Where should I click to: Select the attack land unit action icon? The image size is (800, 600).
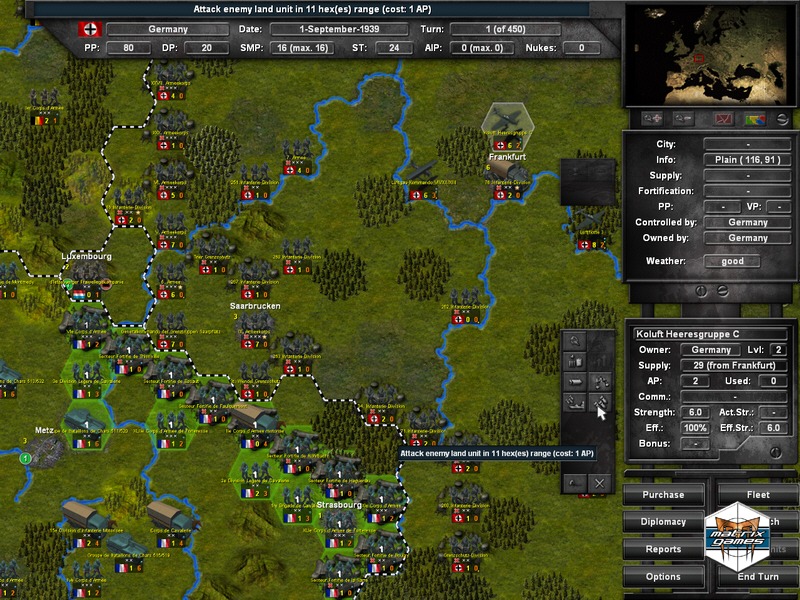[599, 403]
